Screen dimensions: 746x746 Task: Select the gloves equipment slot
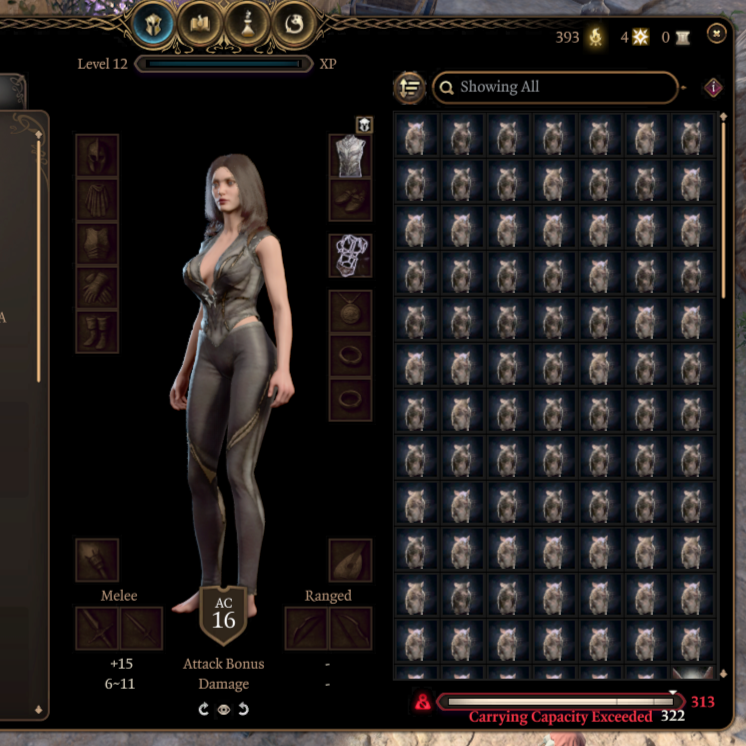(x=97, y=287)
